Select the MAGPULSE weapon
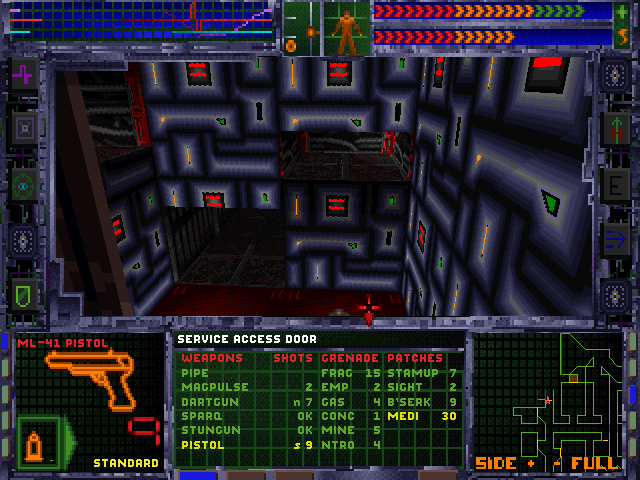The image size is (640, 480). click(x=206, y=386)
